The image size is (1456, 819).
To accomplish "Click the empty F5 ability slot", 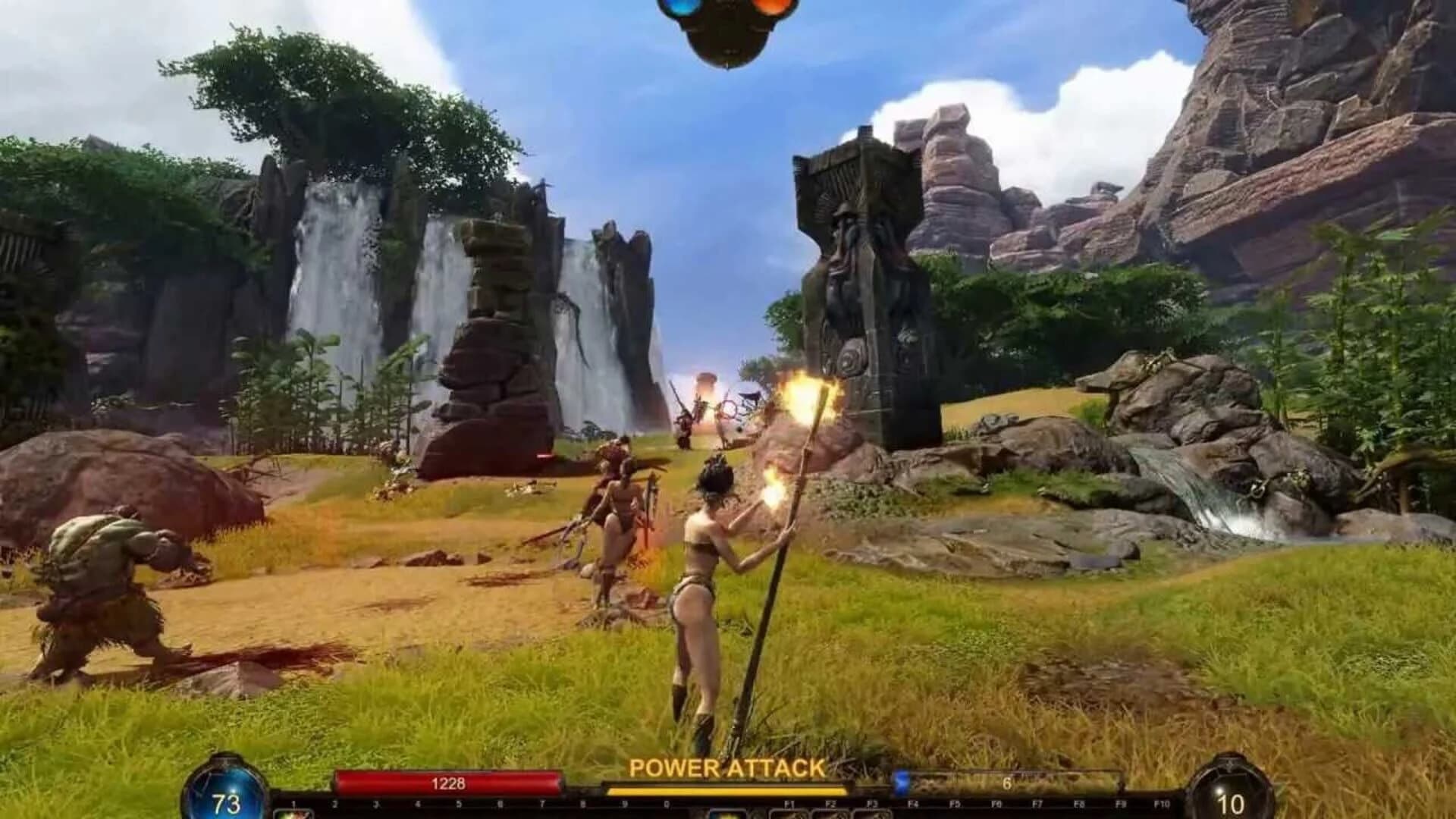I will 955,813.
